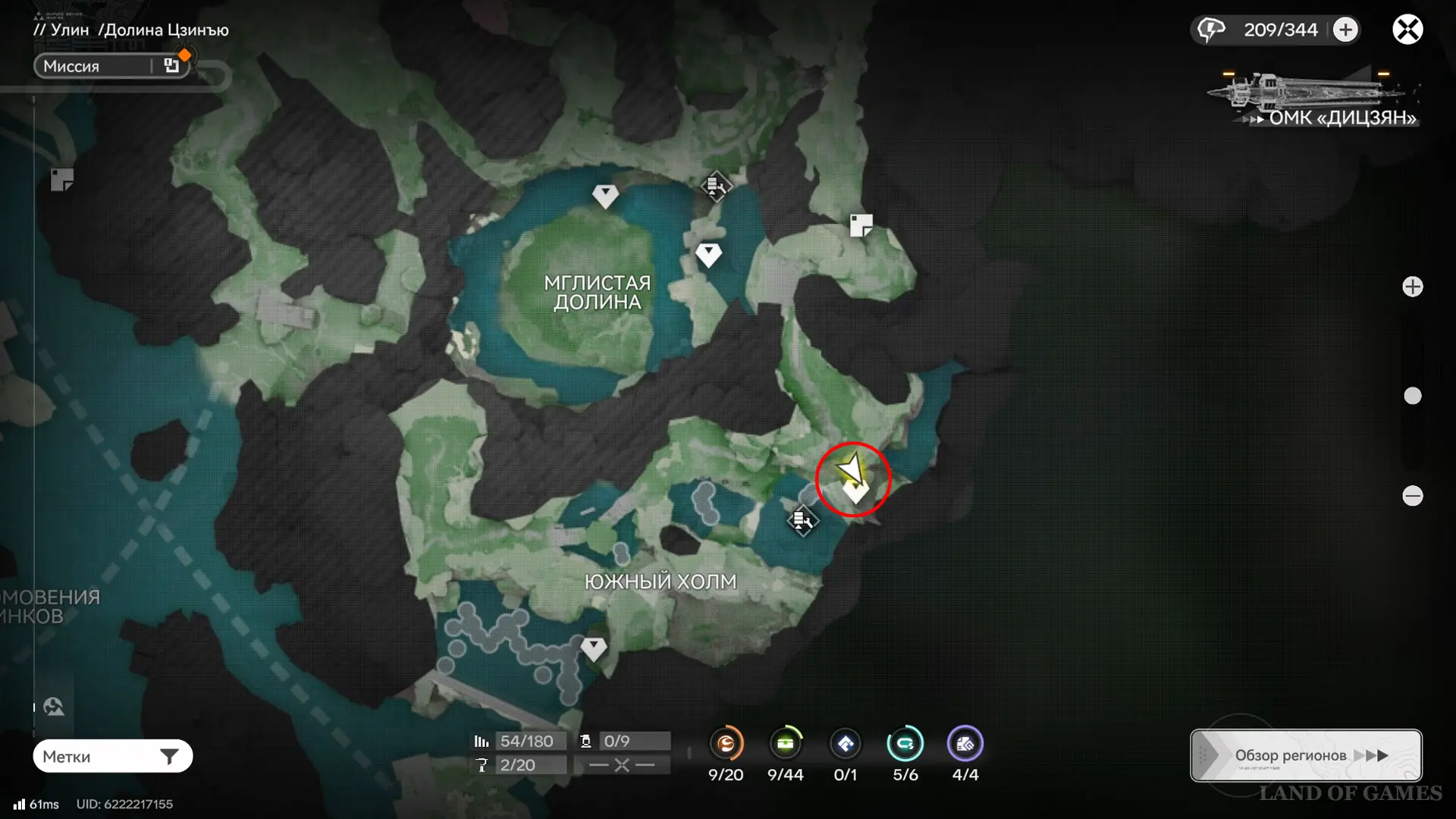Image resolution: width=1456 pixels, height=819 pixels.
Task: Click the facility marker near the player arrow
Action: [x=802, y=520]
